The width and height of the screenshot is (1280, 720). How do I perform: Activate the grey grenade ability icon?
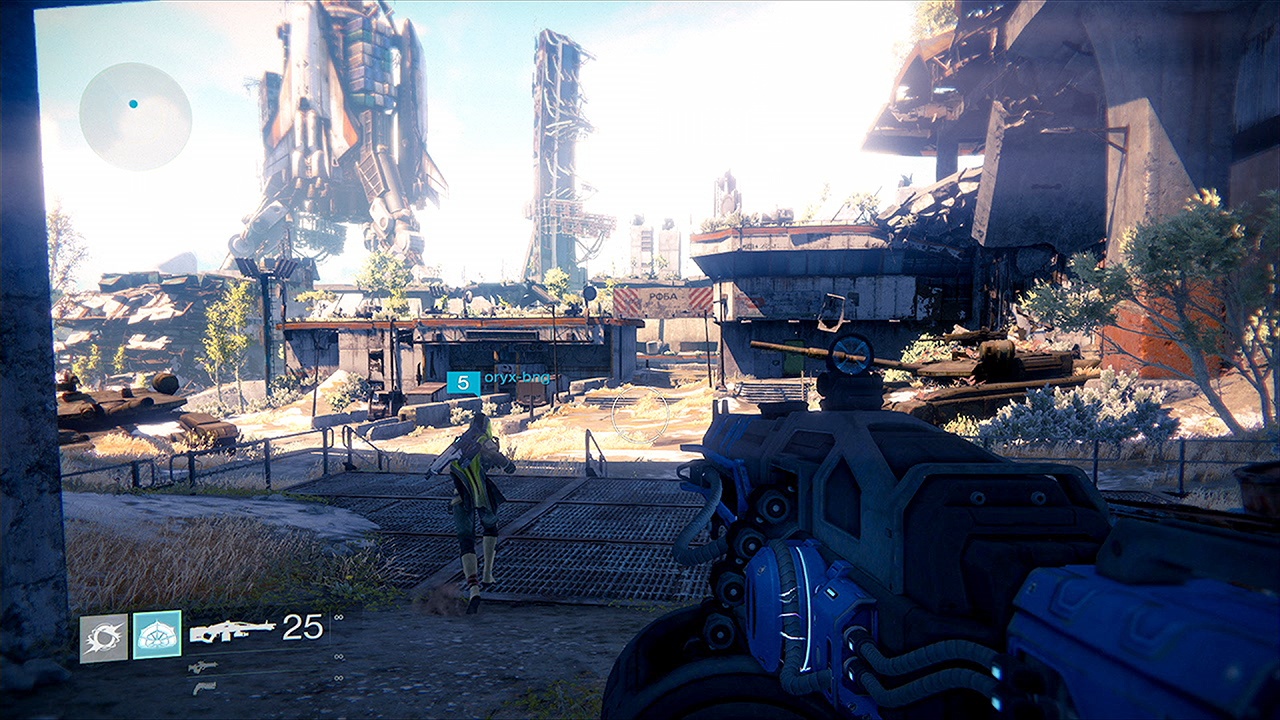pos(104,637)
